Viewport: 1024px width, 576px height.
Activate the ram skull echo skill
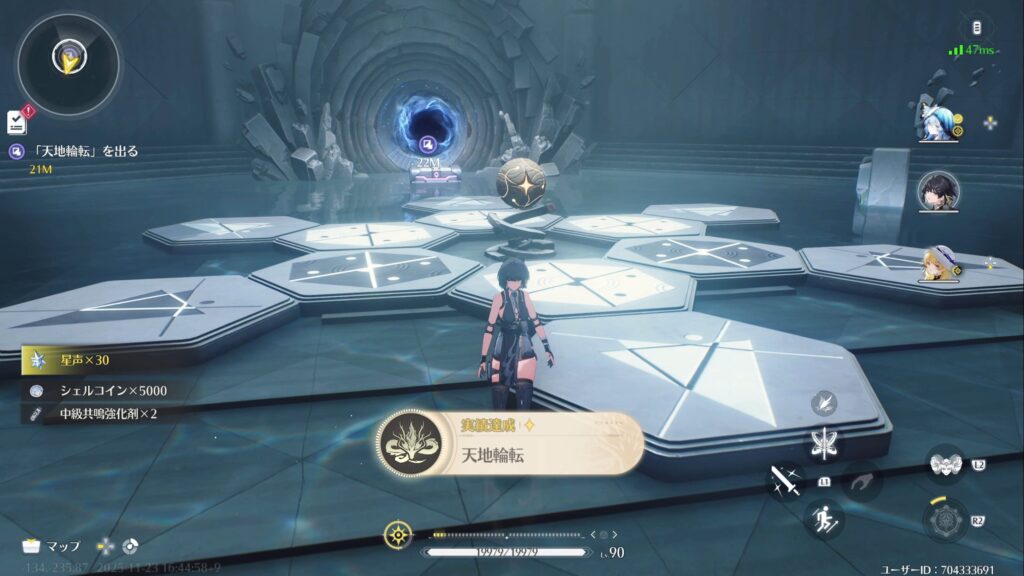944,465
